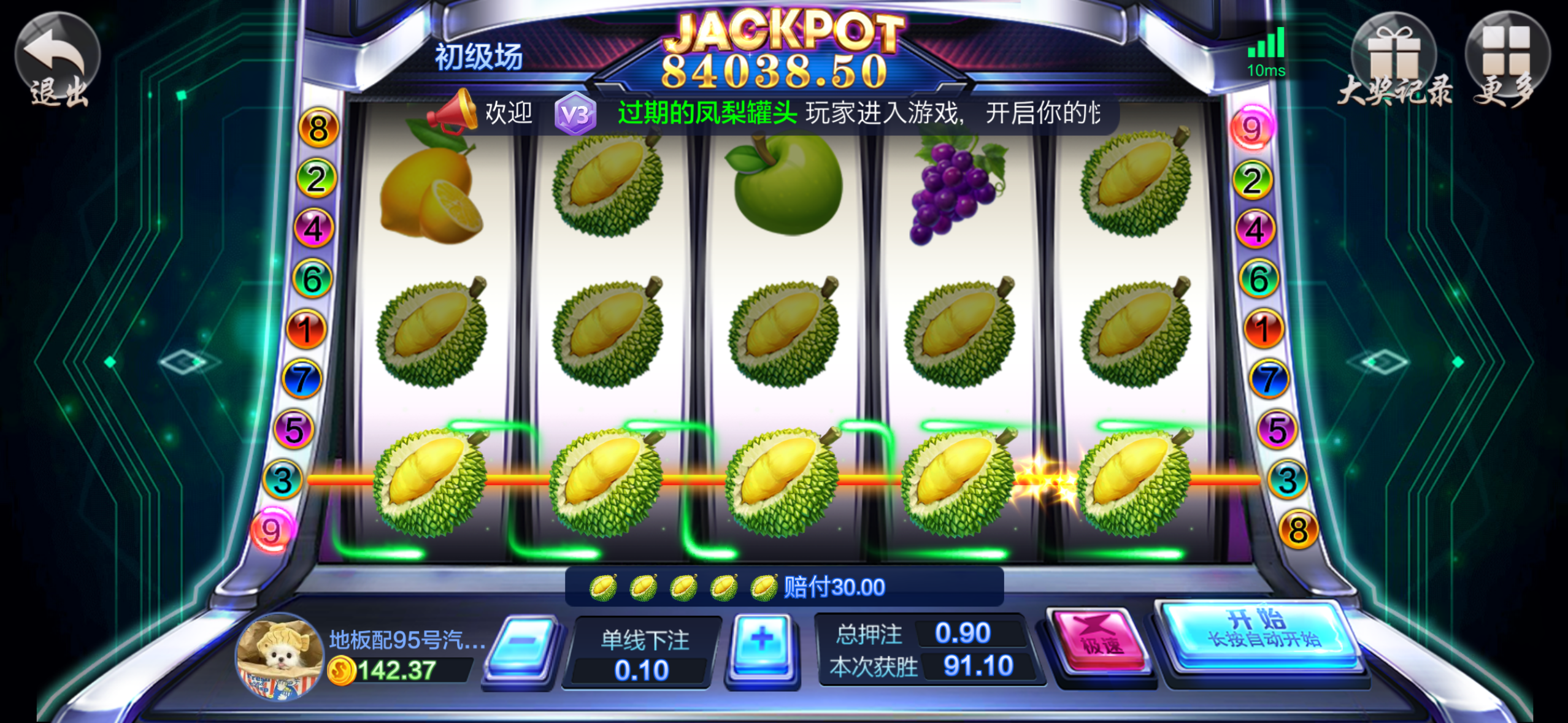
Task: Open the 更多 more menu
Action: pyautogui.click(x=1507, y=59)
